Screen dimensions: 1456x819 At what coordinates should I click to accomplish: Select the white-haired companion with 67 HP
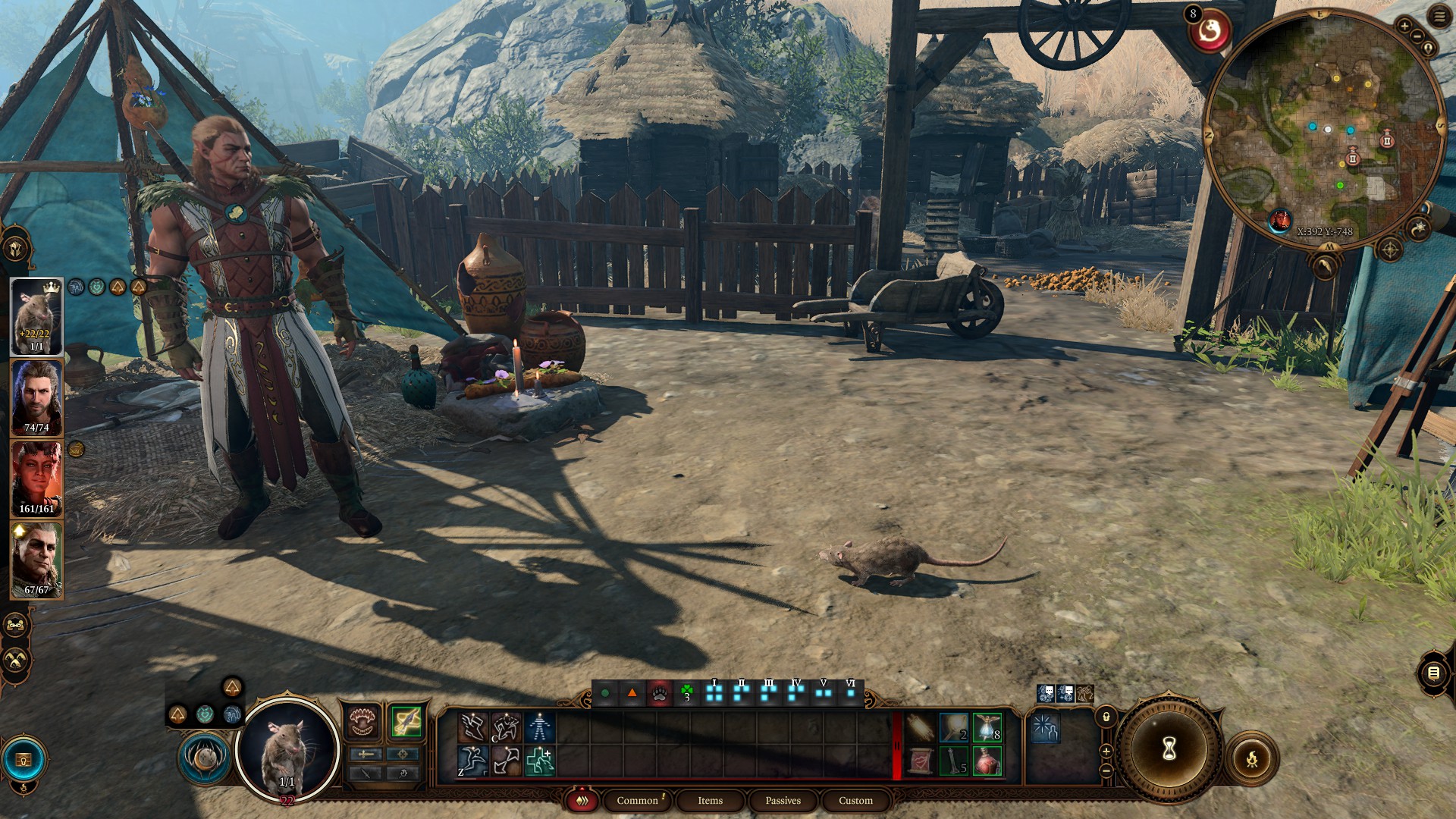pos(36,560)
